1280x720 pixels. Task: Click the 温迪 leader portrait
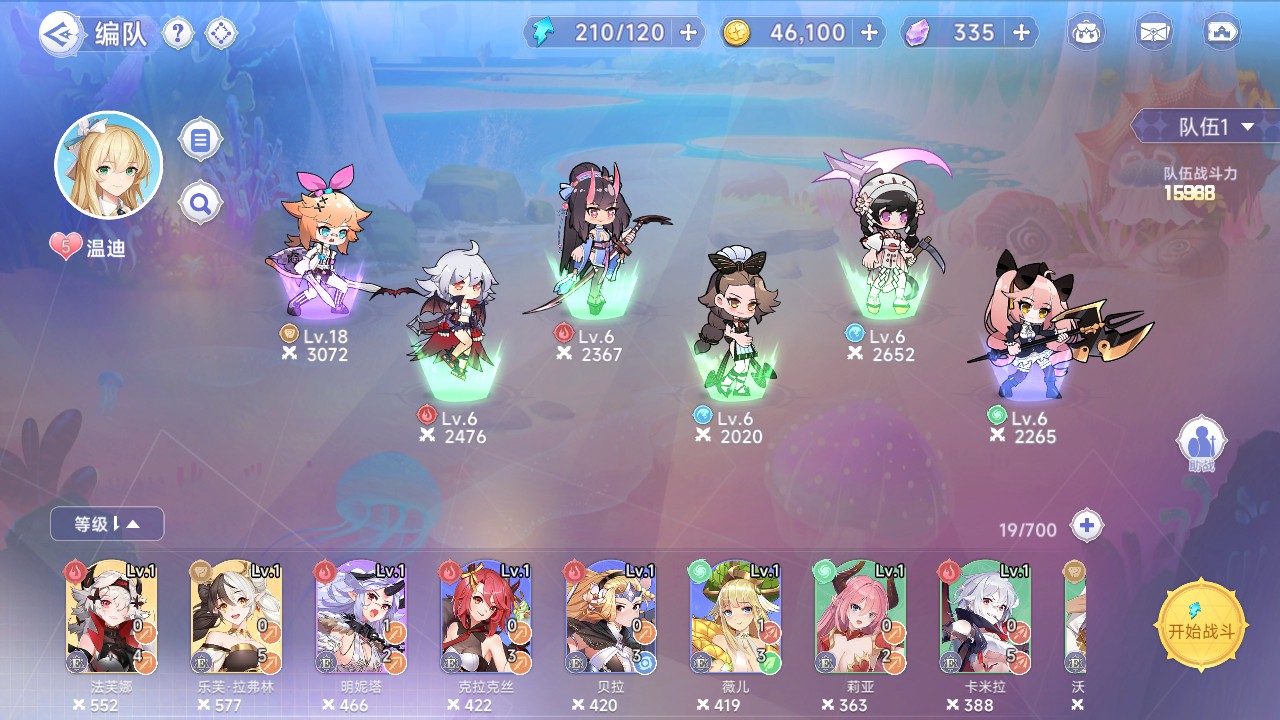[108, 166]
